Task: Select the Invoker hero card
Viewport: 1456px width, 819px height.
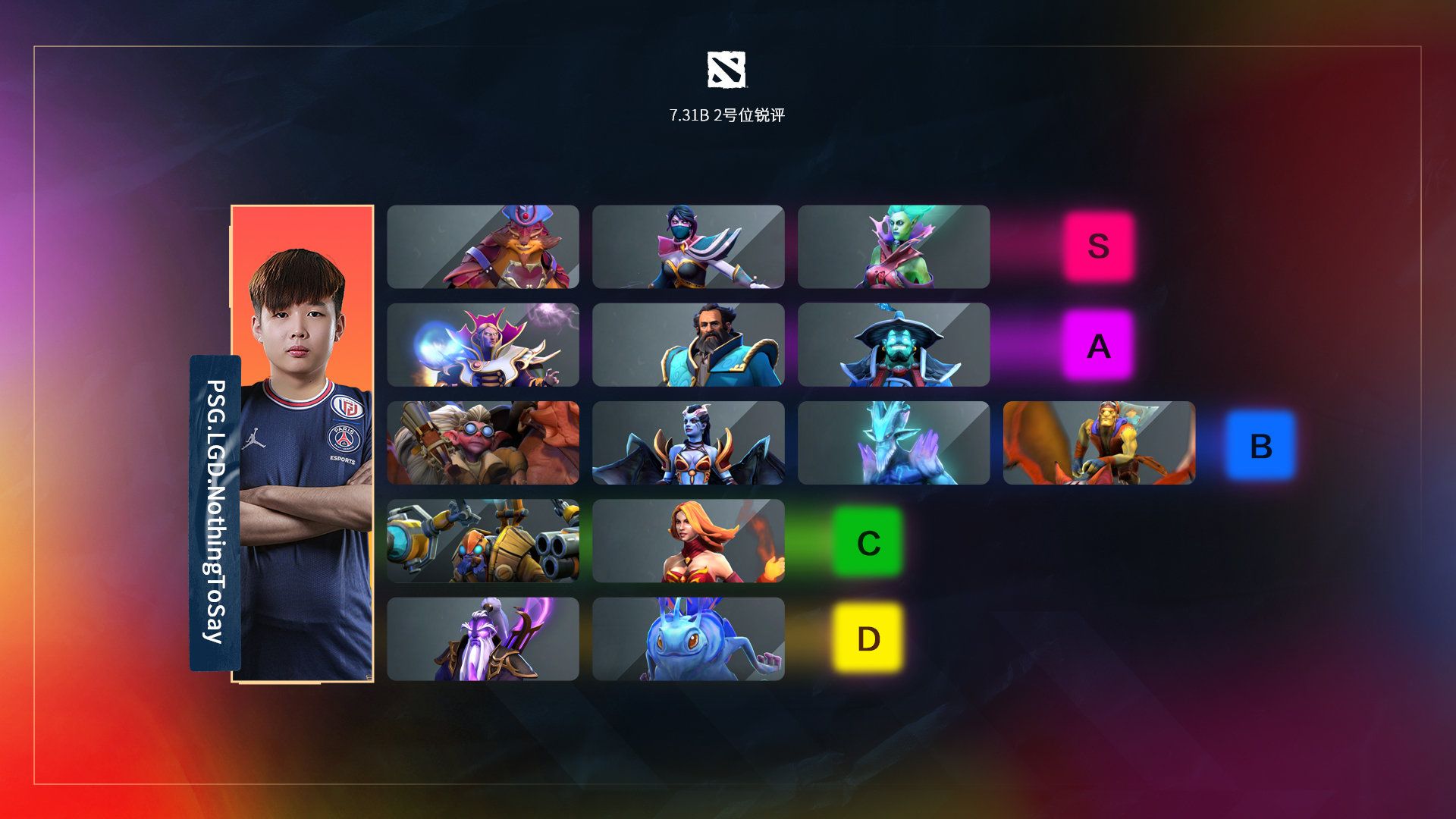Action: pos(483,345)
